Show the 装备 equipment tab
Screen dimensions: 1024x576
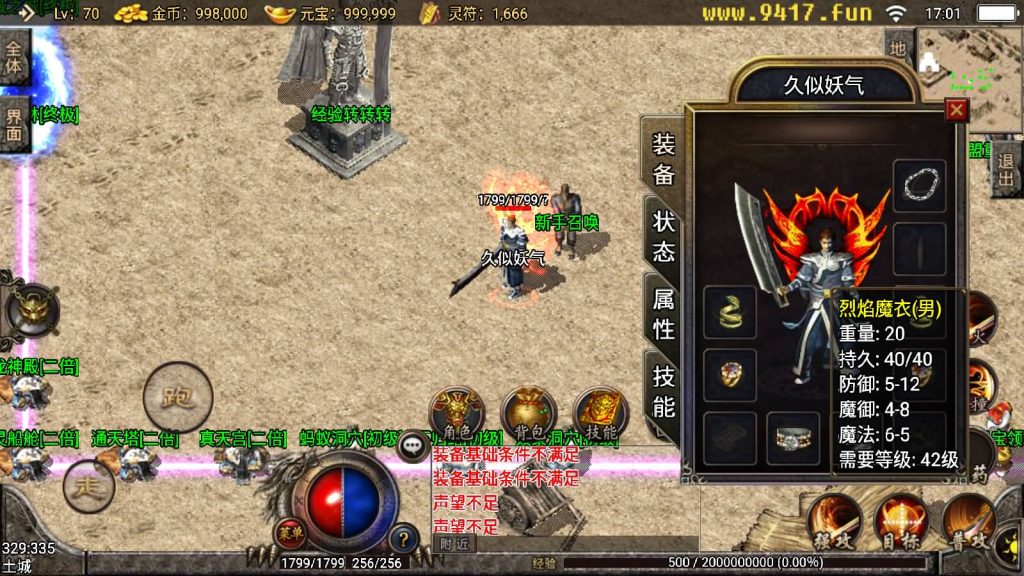coord(664,159)
